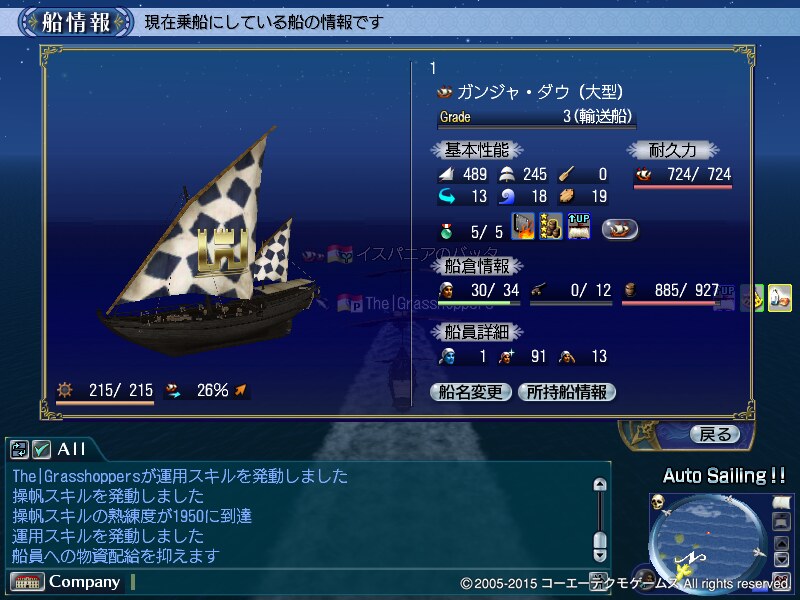Activate the yellow-bordered supplies status icon
Screen dimensions: 800x600
[779, 298]
